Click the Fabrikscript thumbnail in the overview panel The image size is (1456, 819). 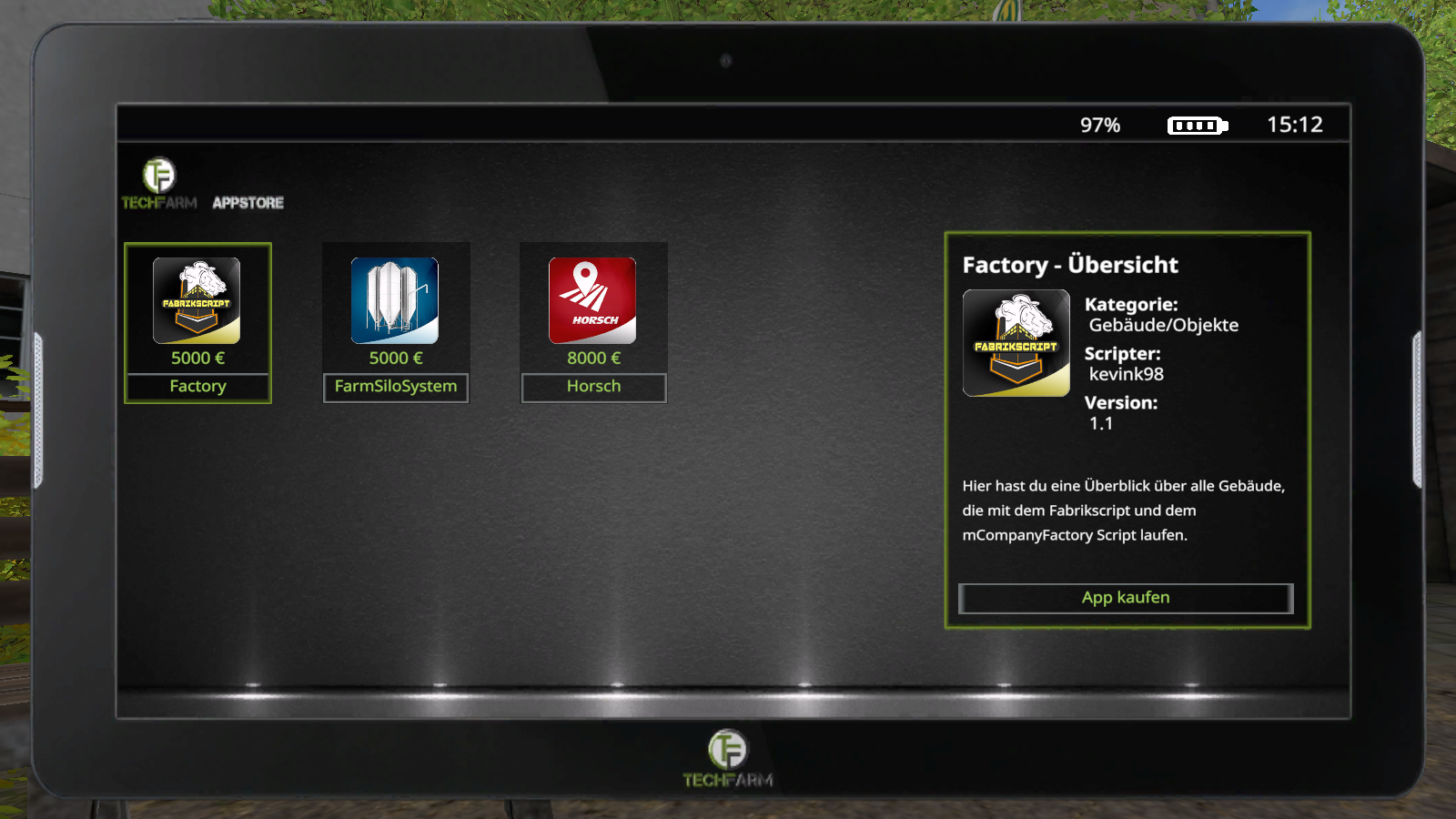[x=1016, y=343]
